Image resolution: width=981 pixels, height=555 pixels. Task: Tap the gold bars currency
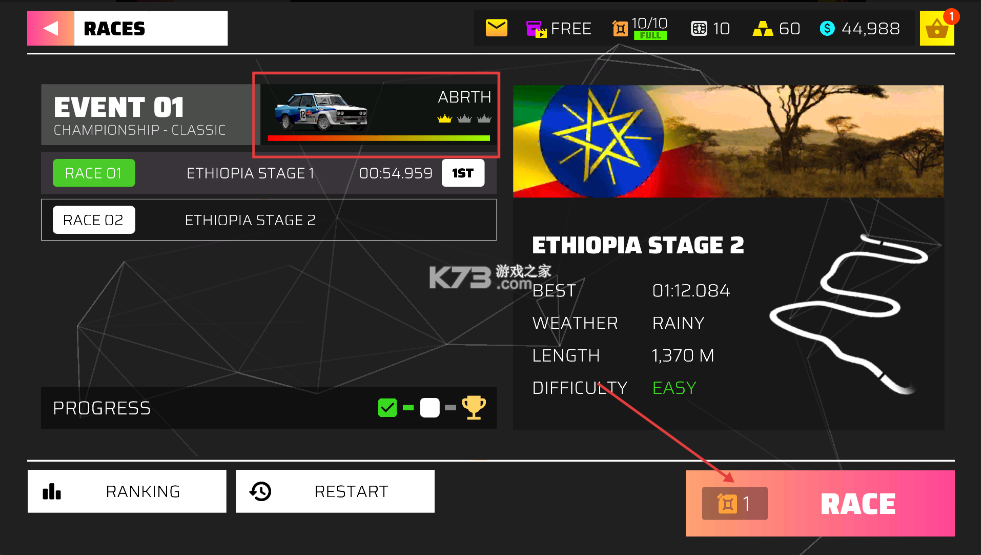[x=776, y=28]
